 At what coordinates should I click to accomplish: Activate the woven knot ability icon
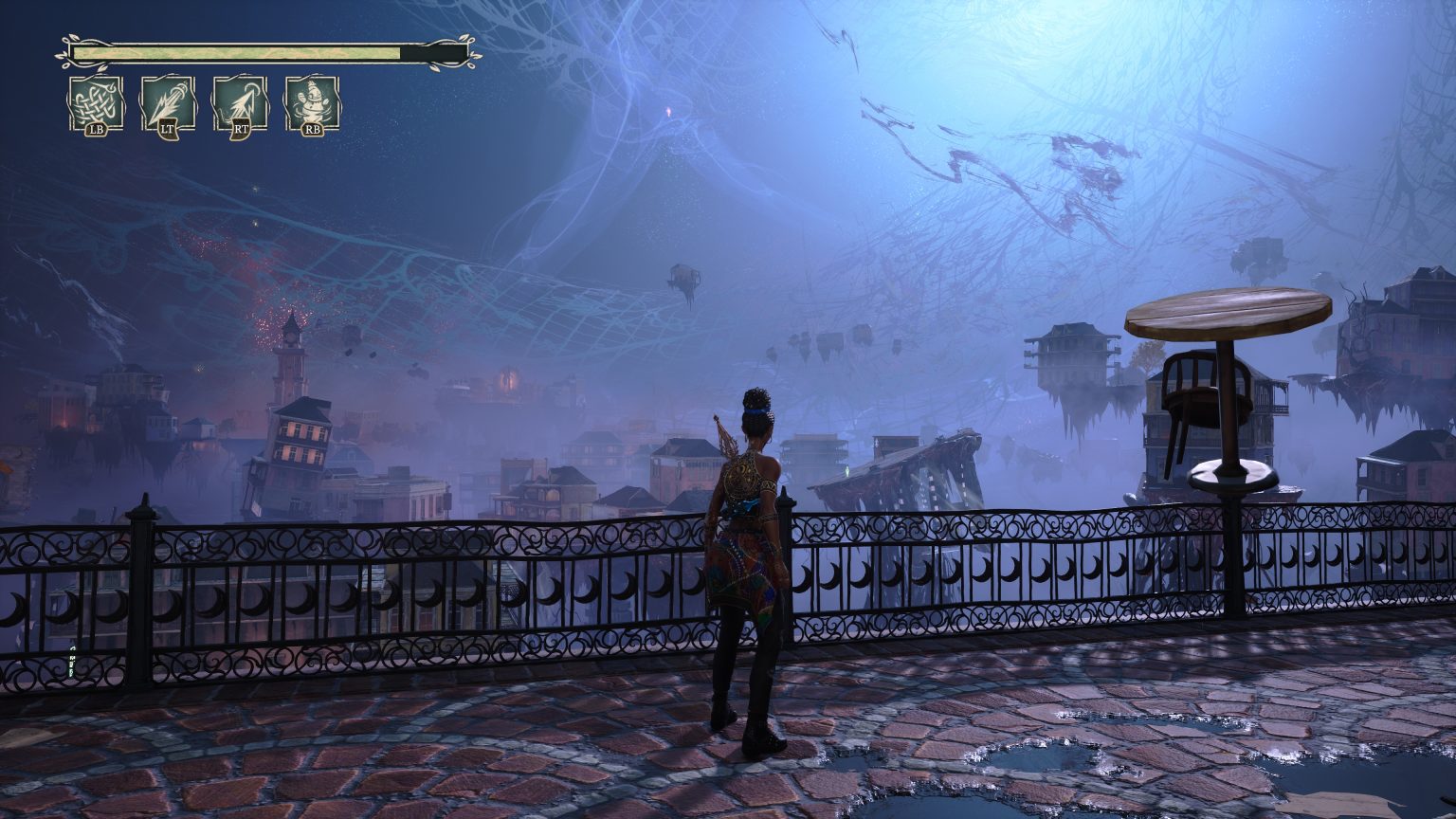pos(96,102)
